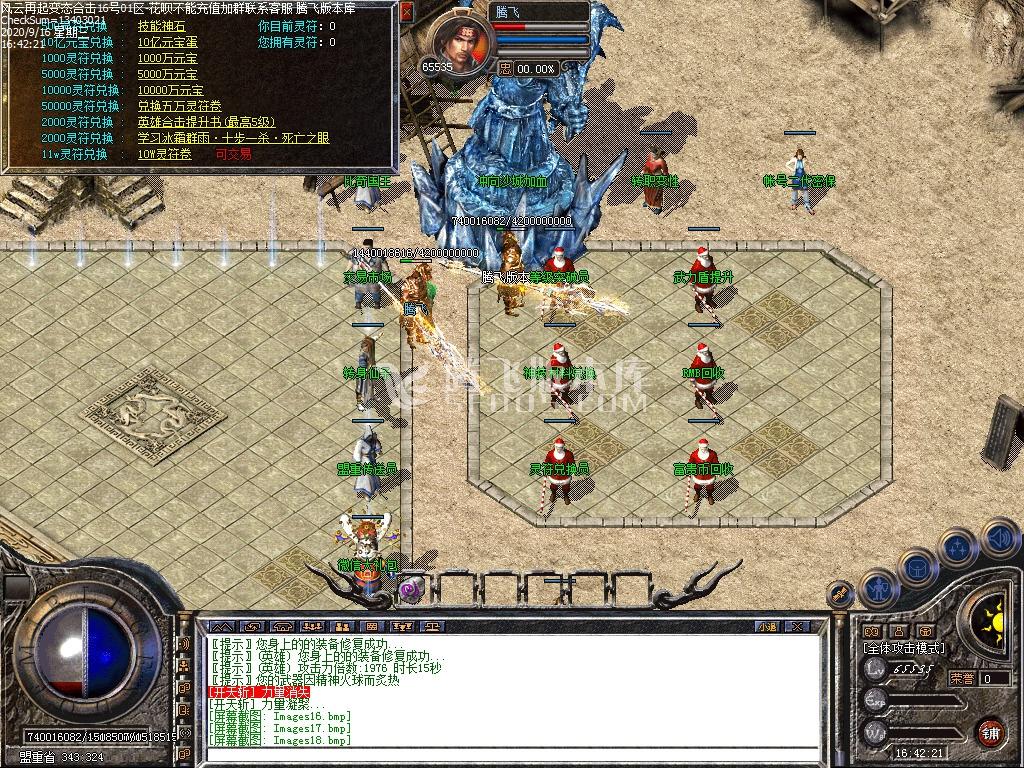The width and height of the screenshot is (1024, 768).
Task: Select the 10亿元宝蛋 exchange option
Action: (168, 42)
